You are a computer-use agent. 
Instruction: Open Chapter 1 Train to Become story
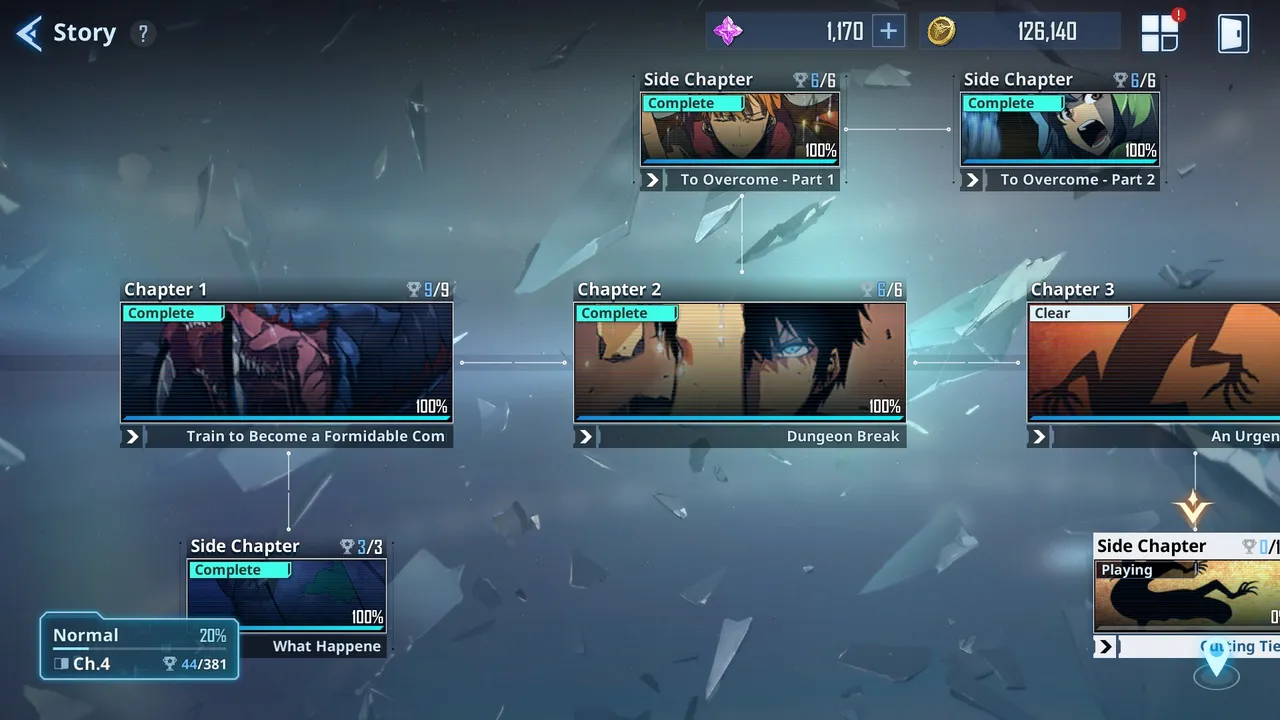click(x=287, y=363)
